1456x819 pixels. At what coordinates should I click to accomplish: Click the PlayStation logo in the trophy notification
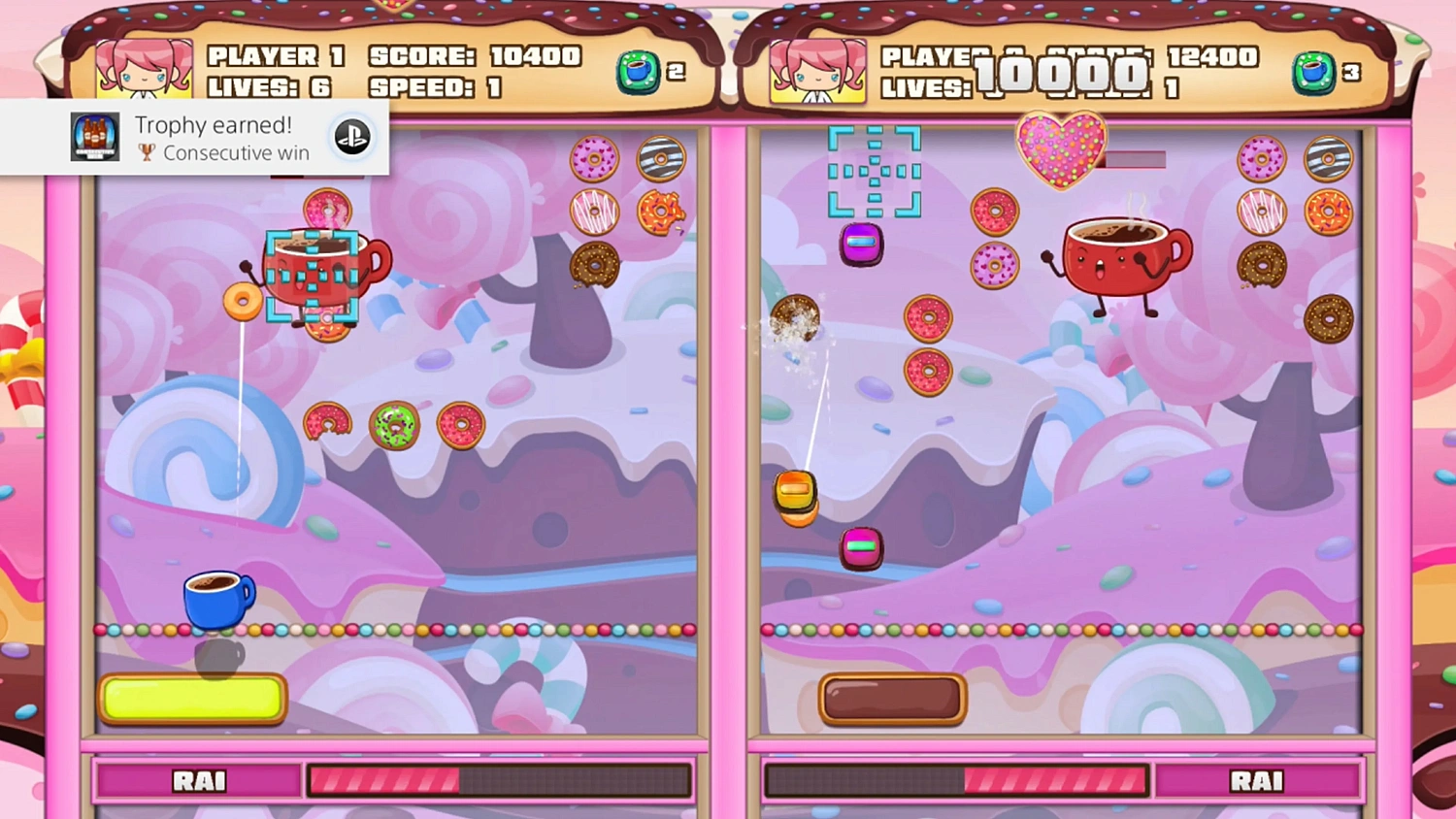[x=351, y=137]
